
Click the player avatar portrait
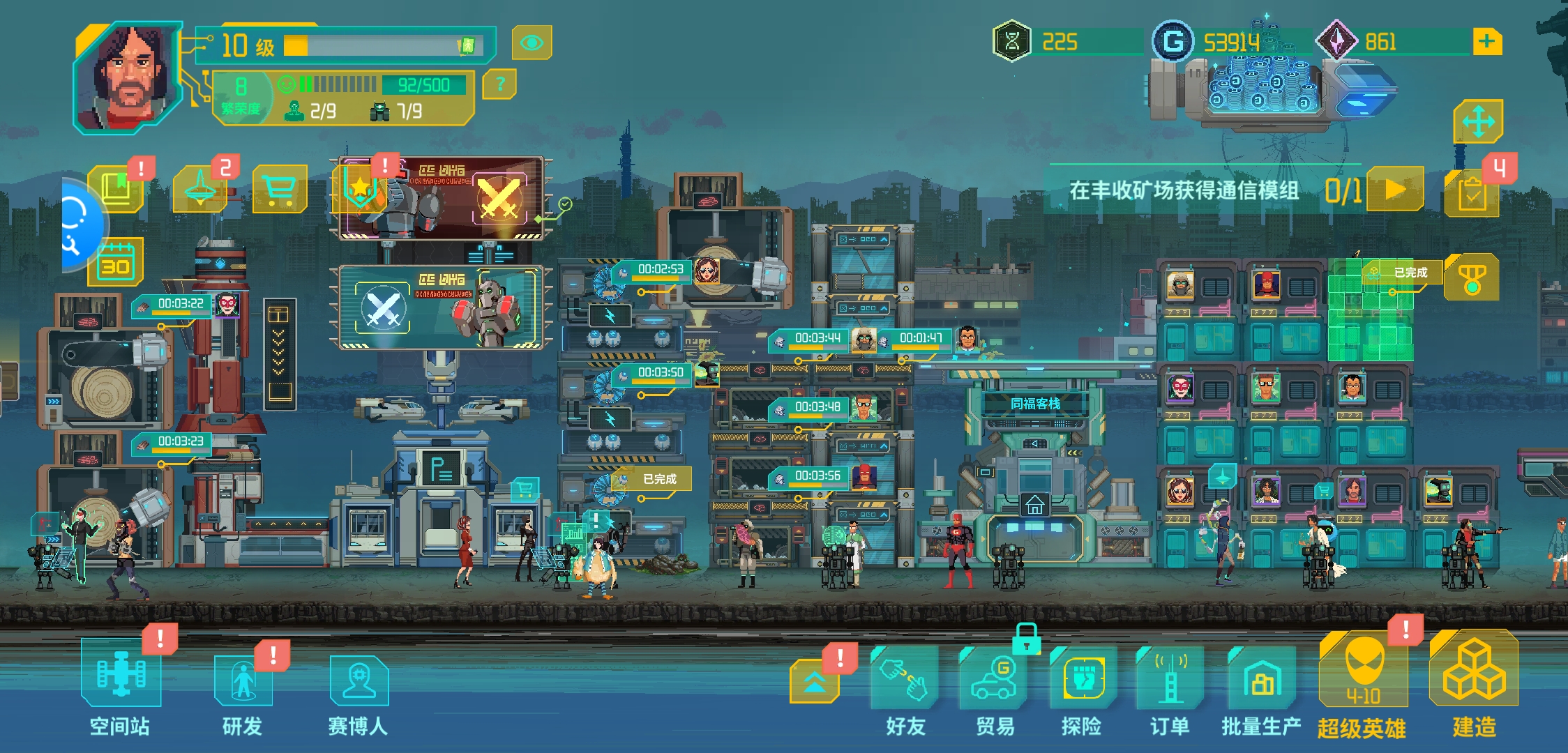pyautogui.click(x=129, y=77)
